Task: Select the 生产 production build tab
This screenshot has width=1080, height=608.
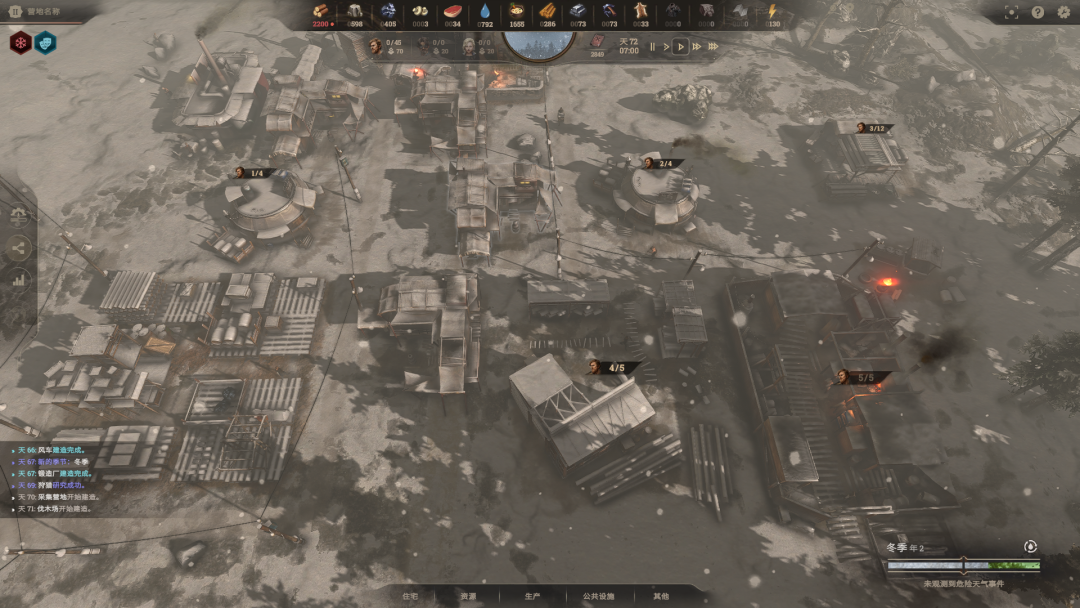Action: pyautogui.click(x=532, y=596)
